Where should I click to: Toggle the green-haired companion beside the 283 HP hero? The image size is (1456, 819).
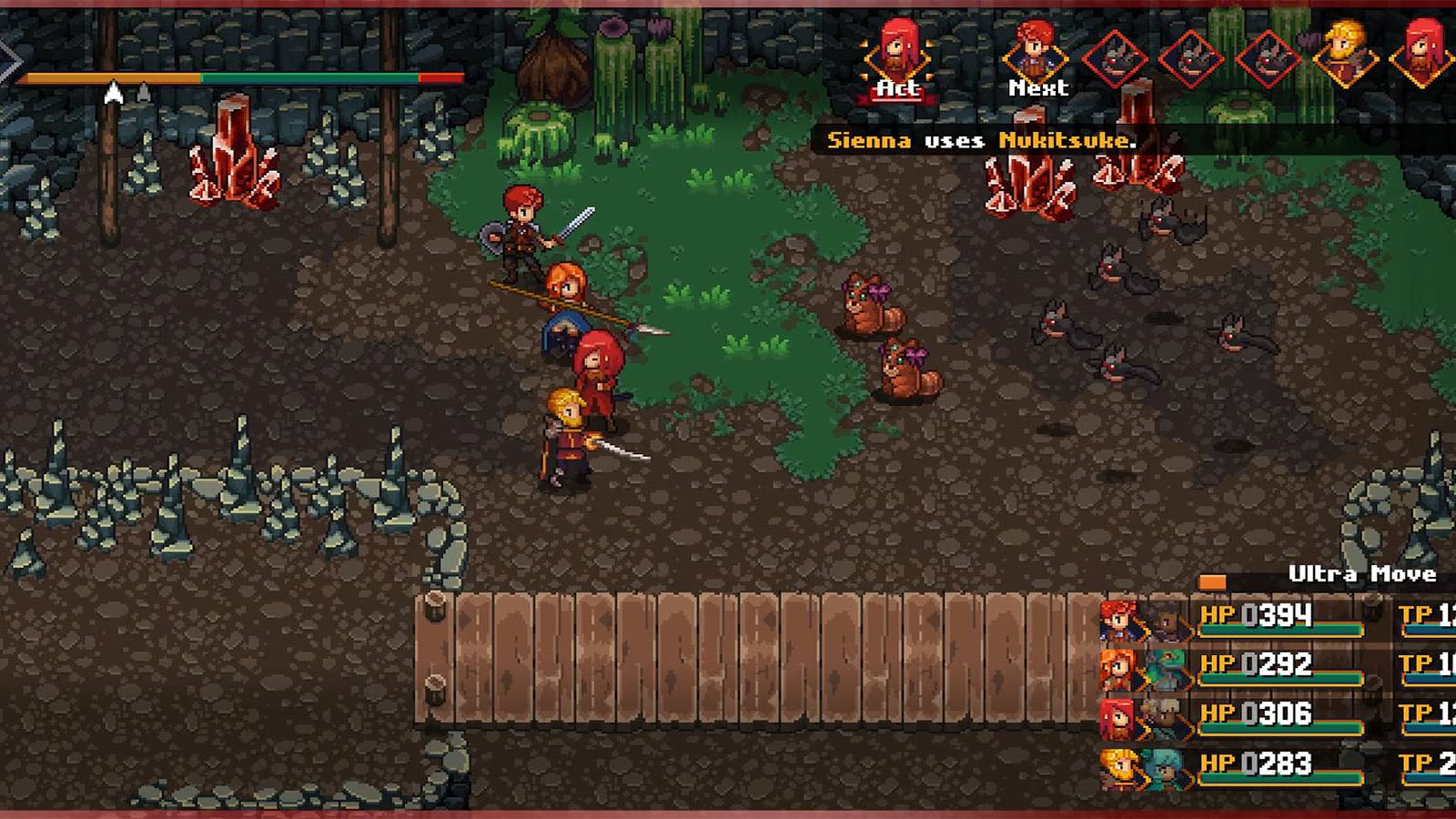click(1167, 769)
